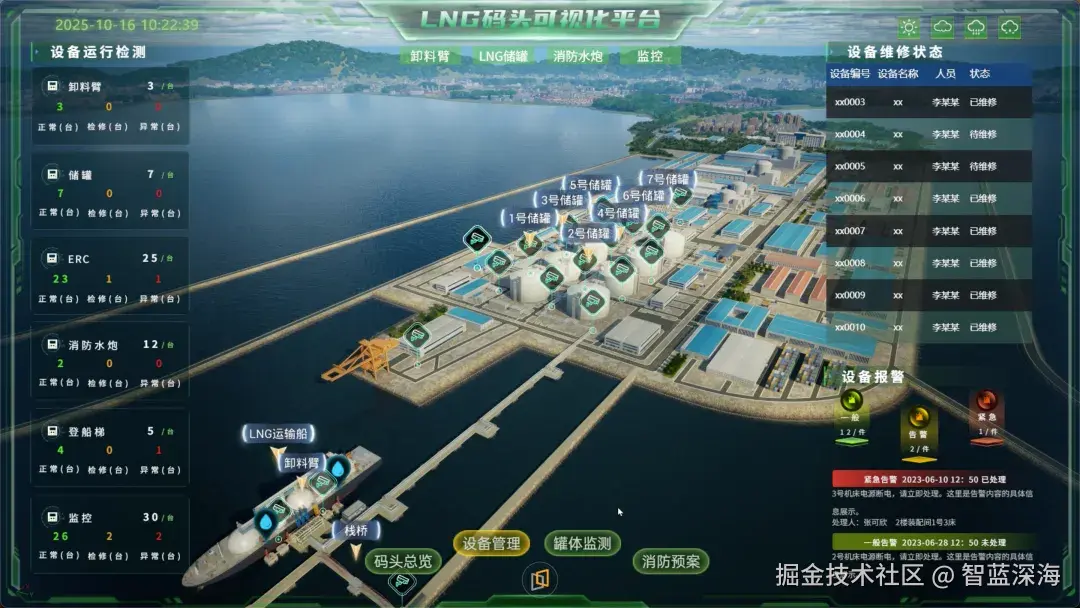The height and width of the screenshot is (608, 1080).
Task: Select the rain cloud weather icon
Action: click(977, 28)
